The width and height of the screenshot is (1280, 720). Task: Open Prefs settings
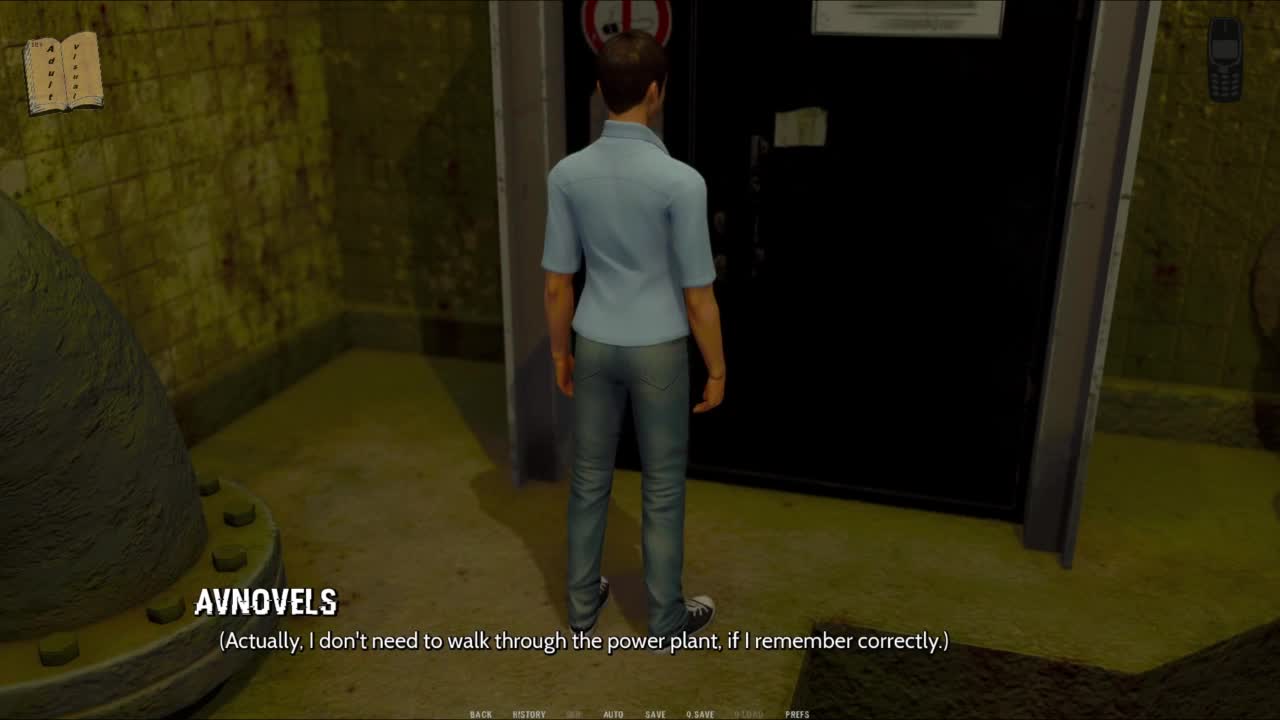[797, 714]
